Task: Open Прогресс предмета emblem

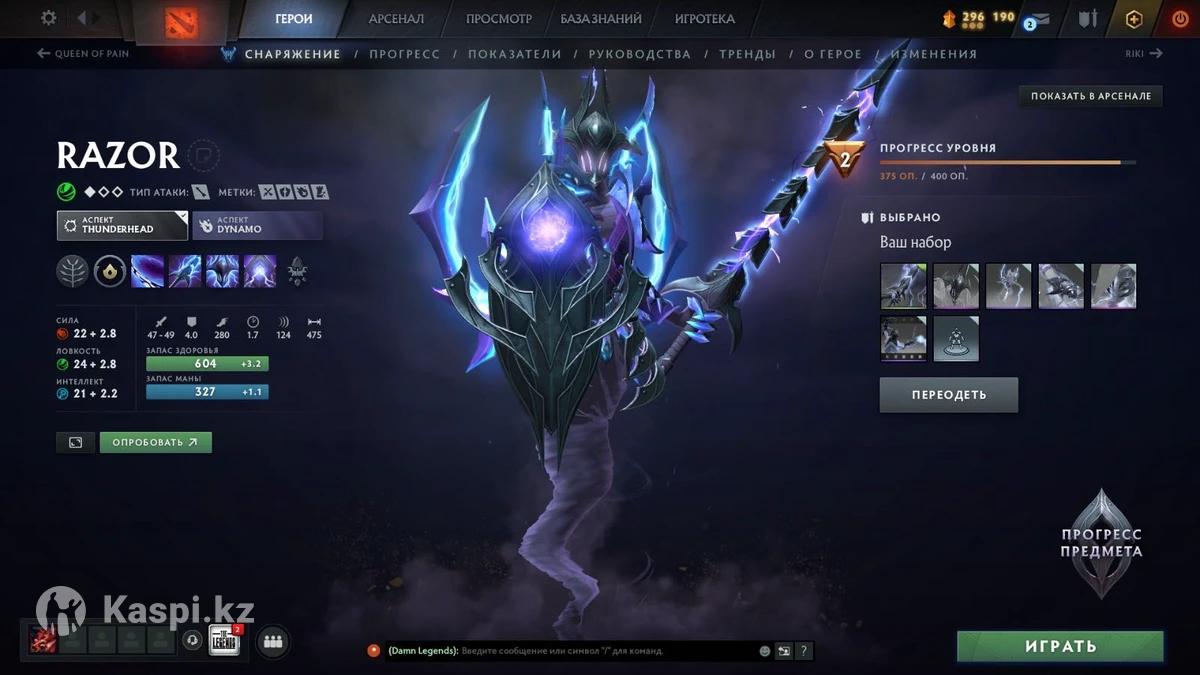Action: (1101, 543)
